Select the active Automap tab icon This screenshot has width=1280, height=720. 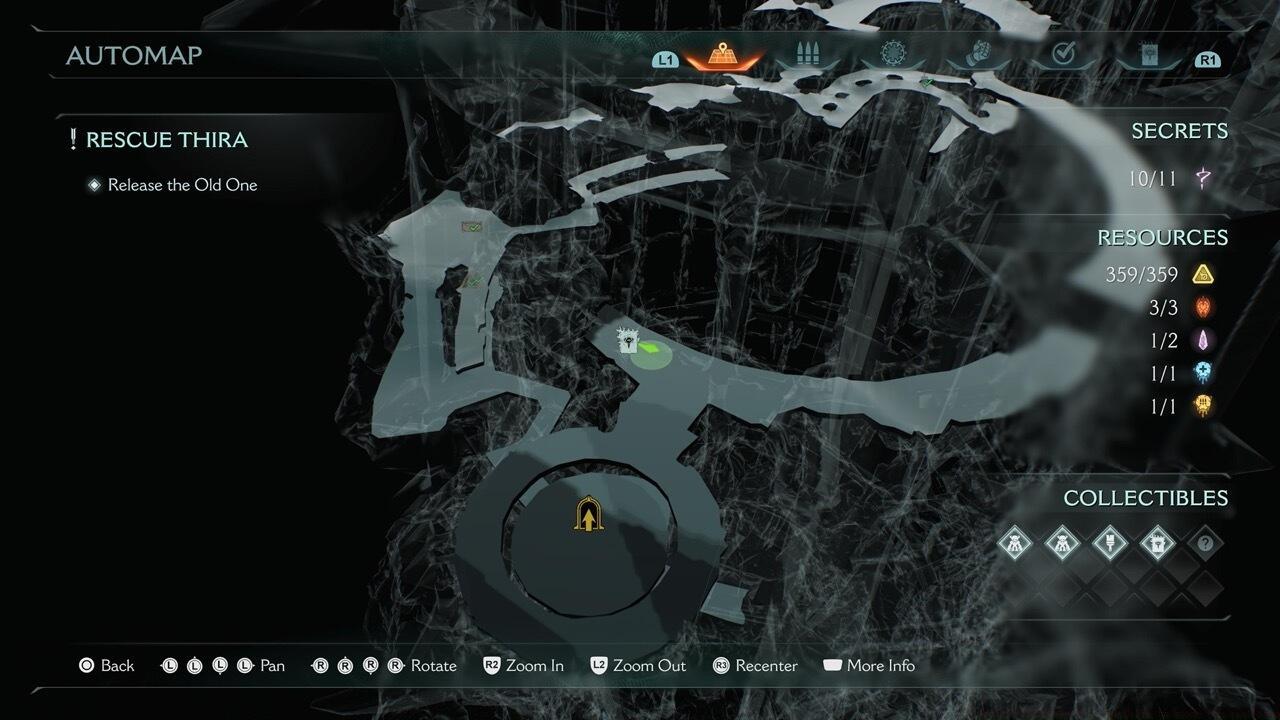tap(721, 55)
